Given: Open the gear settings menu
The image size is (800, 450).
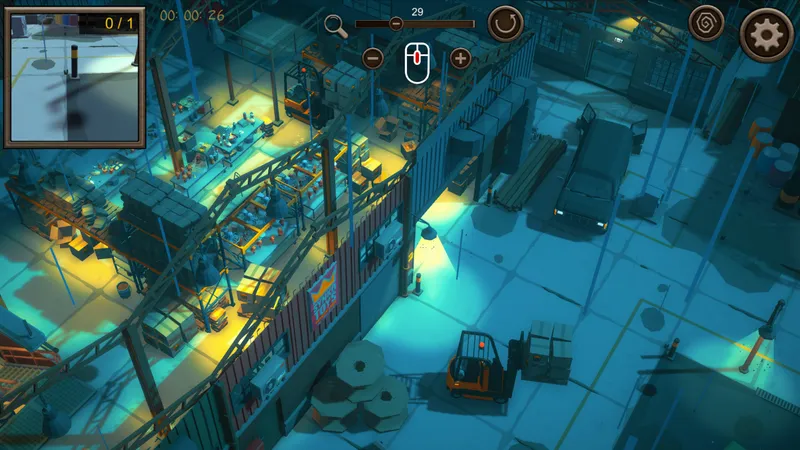Looking at the screenshot, I should pyautogui.click(x=766, y=35).
